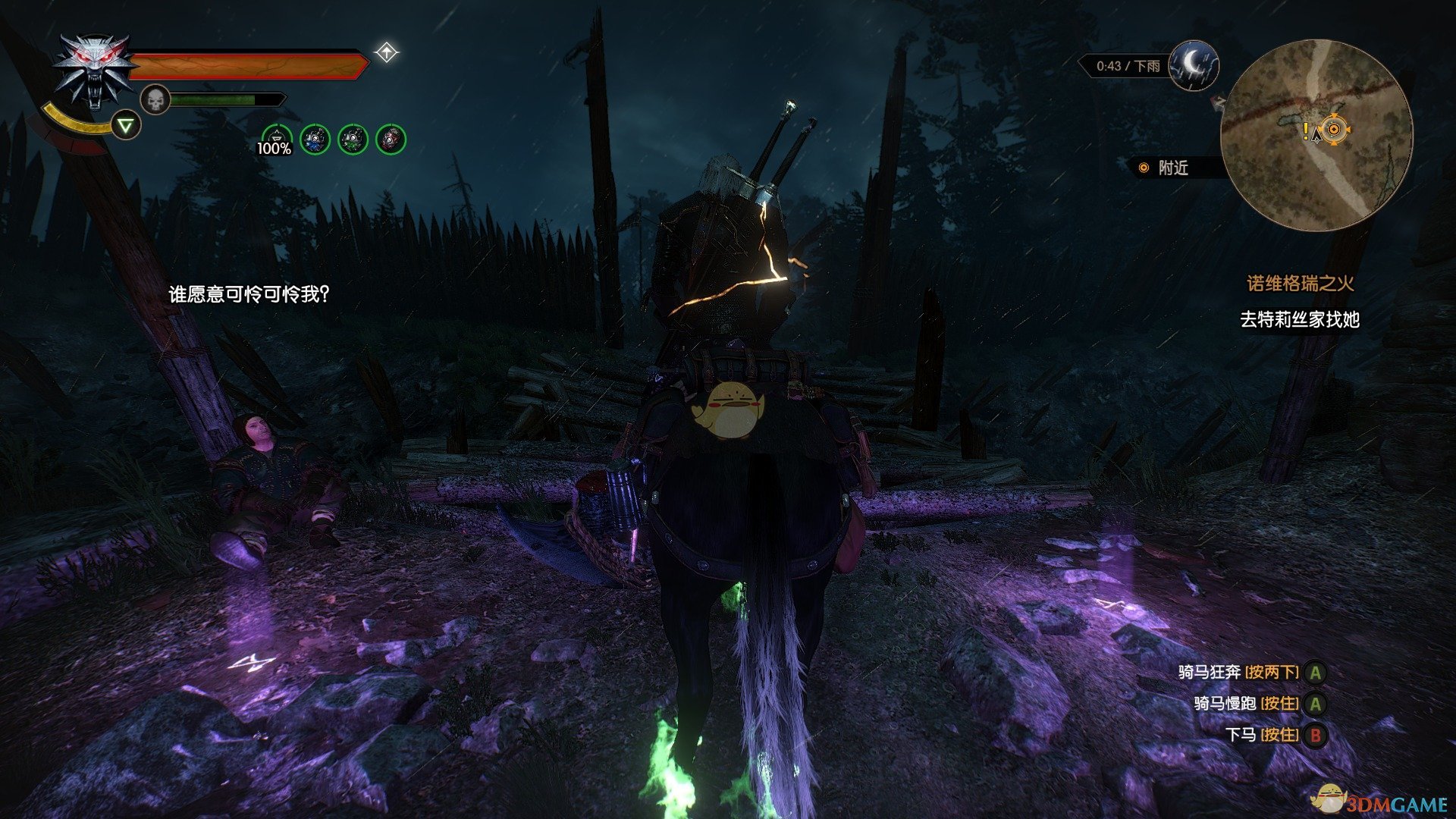Select the green Quen sign icon
This screenshot has height=819, width=1456.
click(127, 125)
